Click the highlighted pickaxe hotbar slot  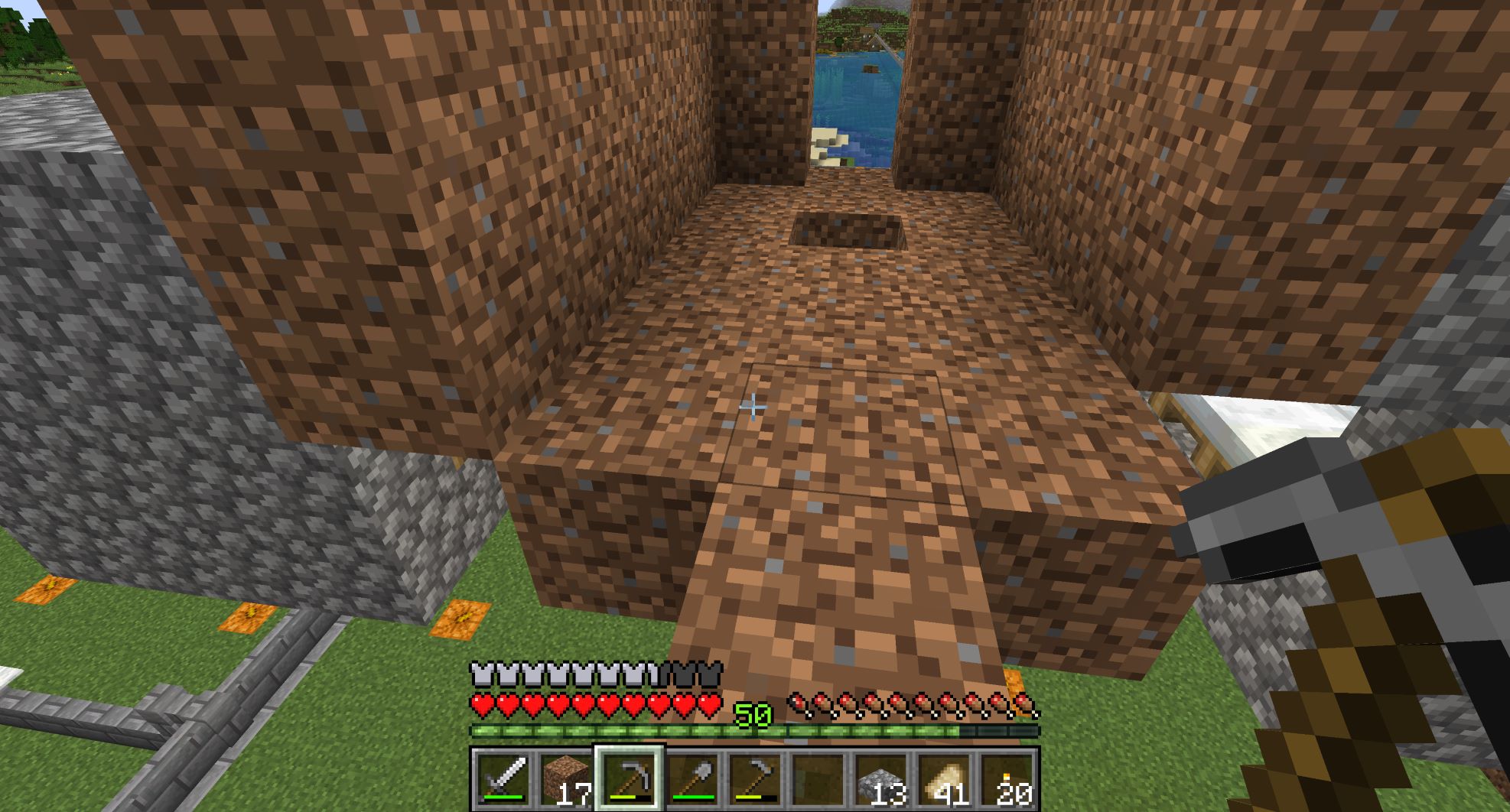(629, 778)
